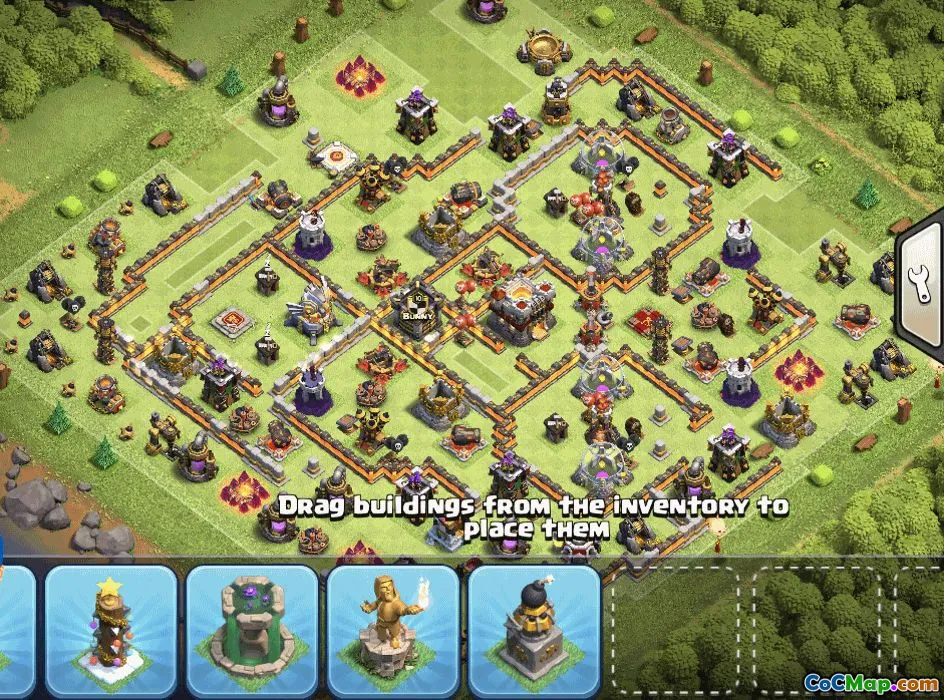Select the star-topped tree decoration in inventory
The image size is (944, 700).
pyautogui.click(x=111, y=630)
